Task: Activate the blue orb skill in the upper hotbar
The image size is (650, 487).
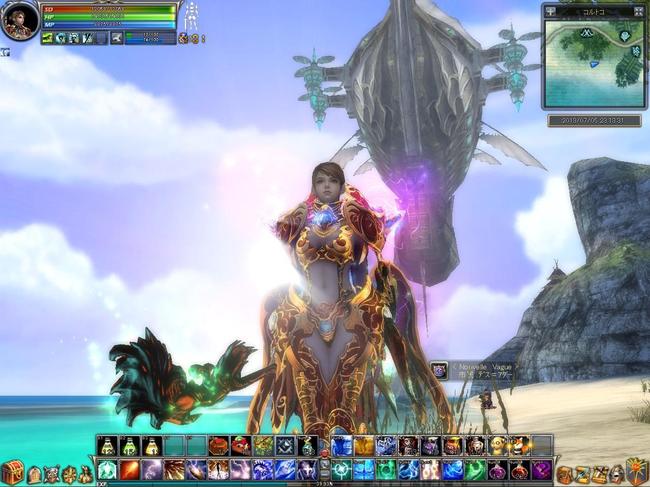Action: coord(342,446)
